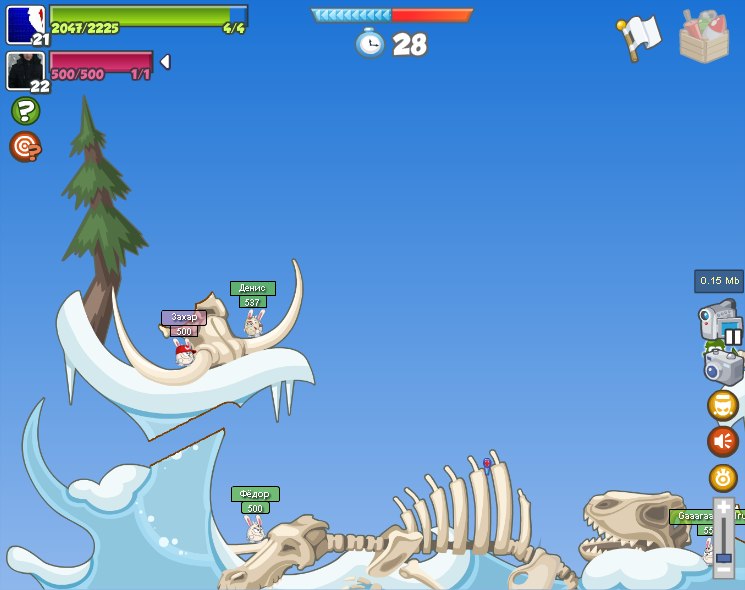Pause the video camera recording
This screenshot has height=590, width=745.
tap(733, 336)
